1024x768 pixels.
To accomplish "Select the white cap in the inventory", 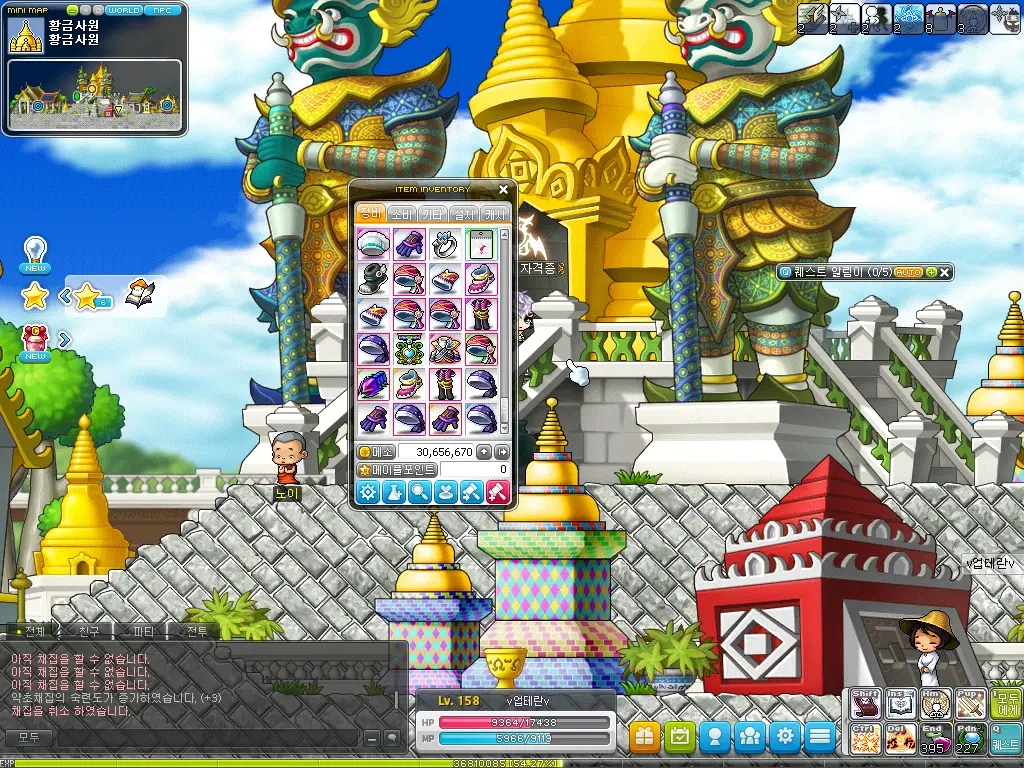I will tap(373, 245).
